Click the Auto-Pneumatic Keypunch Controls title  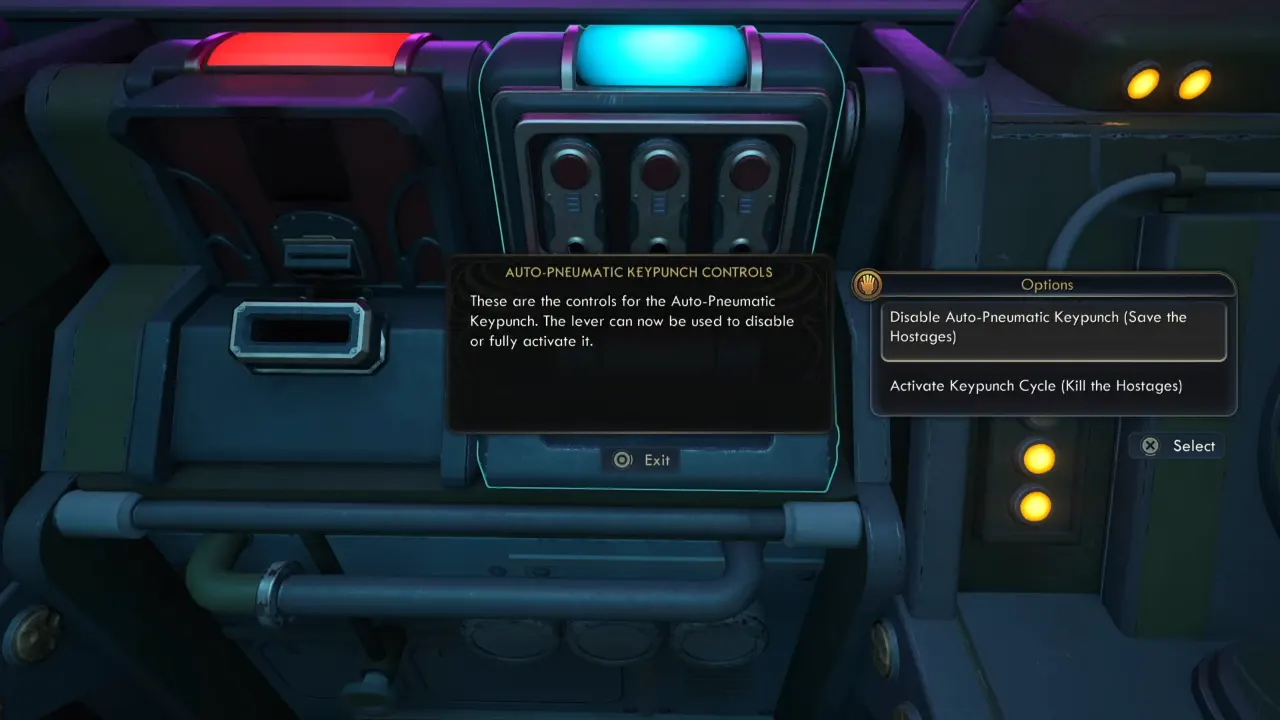pyautogui.click(x=640, y=271)
